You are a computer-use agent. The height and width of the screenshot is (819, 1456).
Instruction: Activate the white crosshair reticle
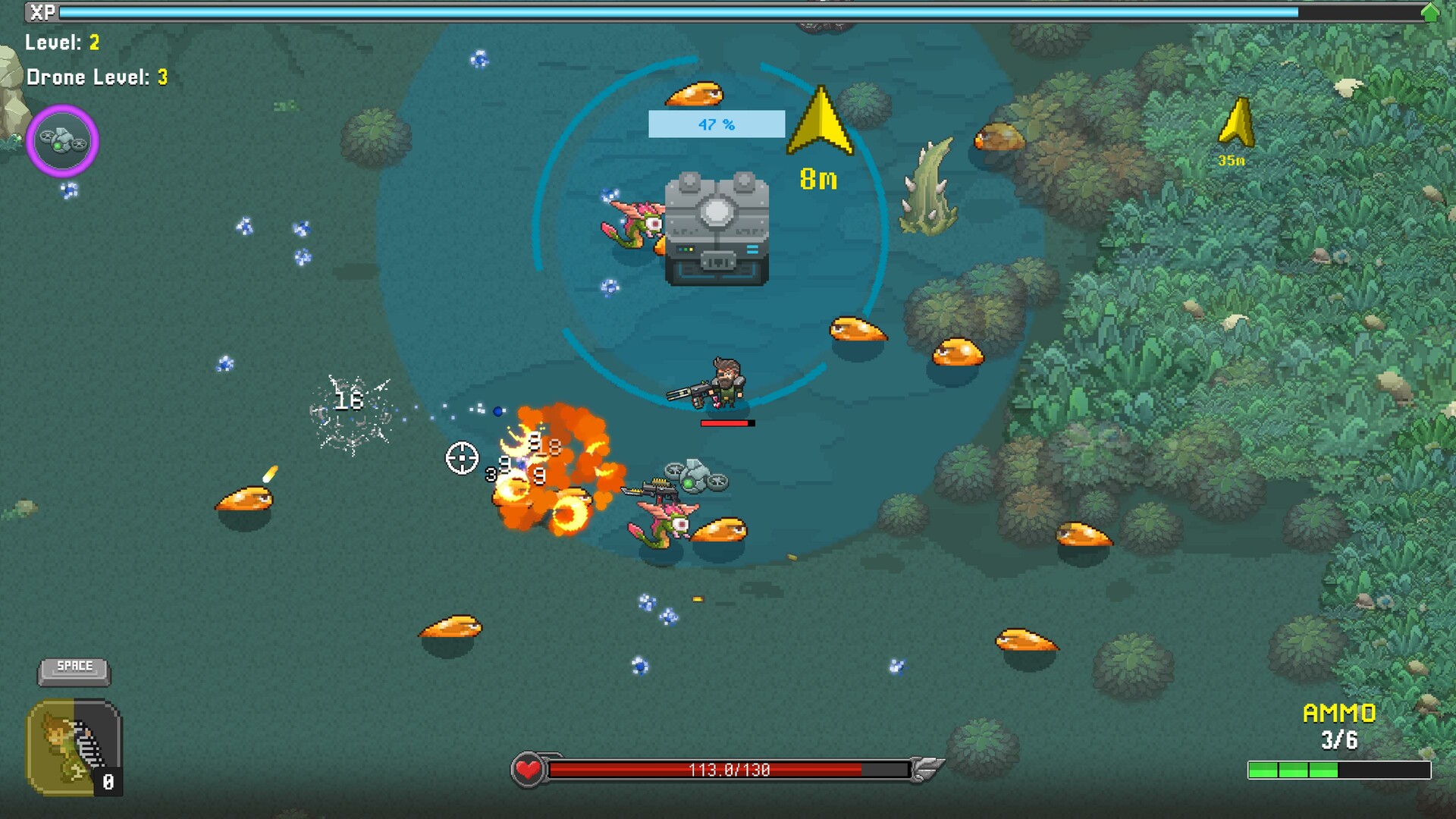coord(461,459)
